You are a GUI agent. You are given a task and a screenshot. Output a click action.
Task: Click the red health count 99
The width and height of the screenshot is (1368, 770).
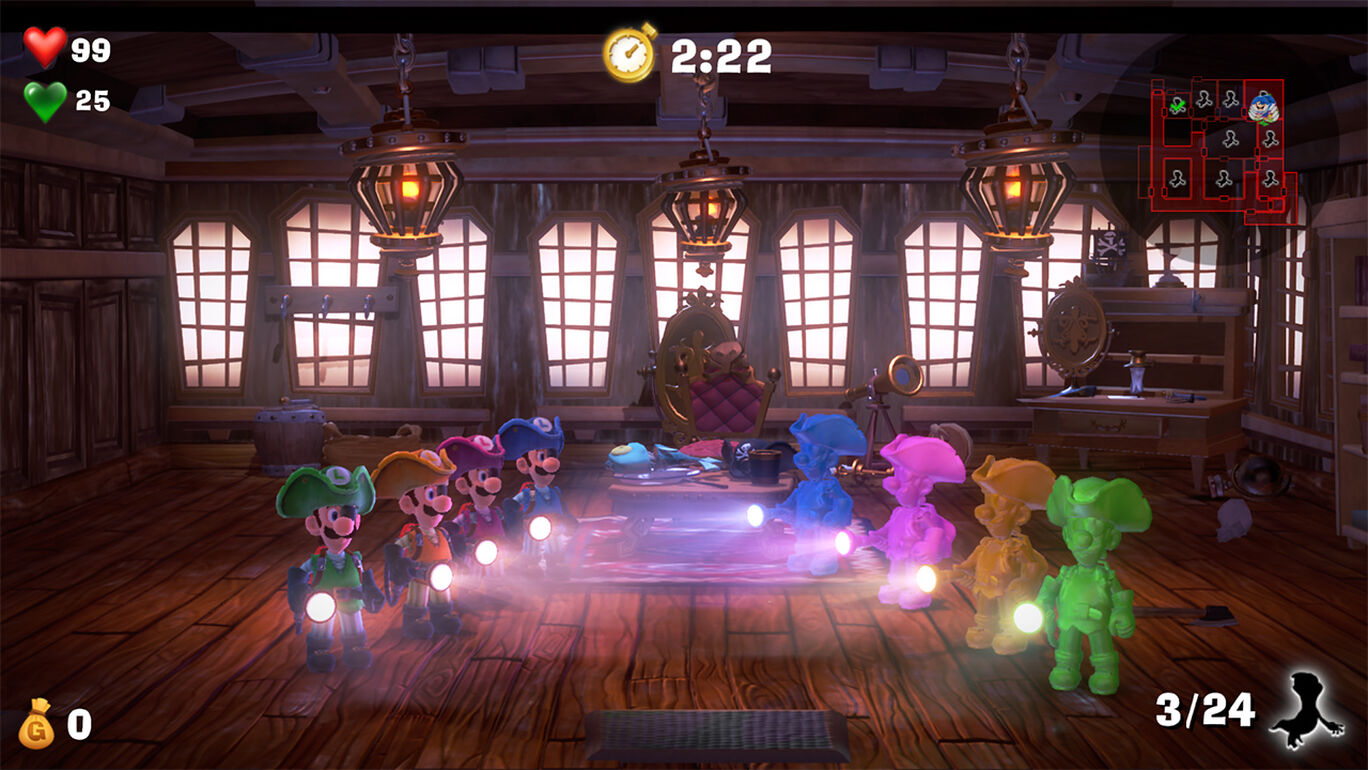[x=90, y=48]
